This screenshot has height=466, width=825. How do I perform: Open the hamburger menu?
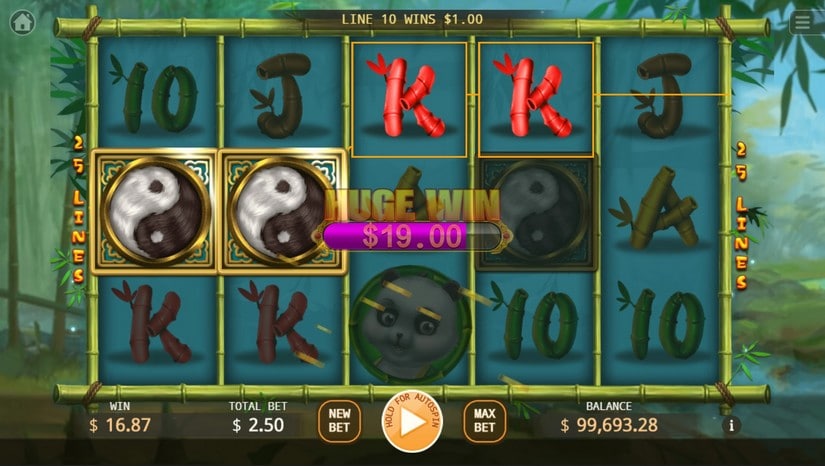(x=802, y=23)
